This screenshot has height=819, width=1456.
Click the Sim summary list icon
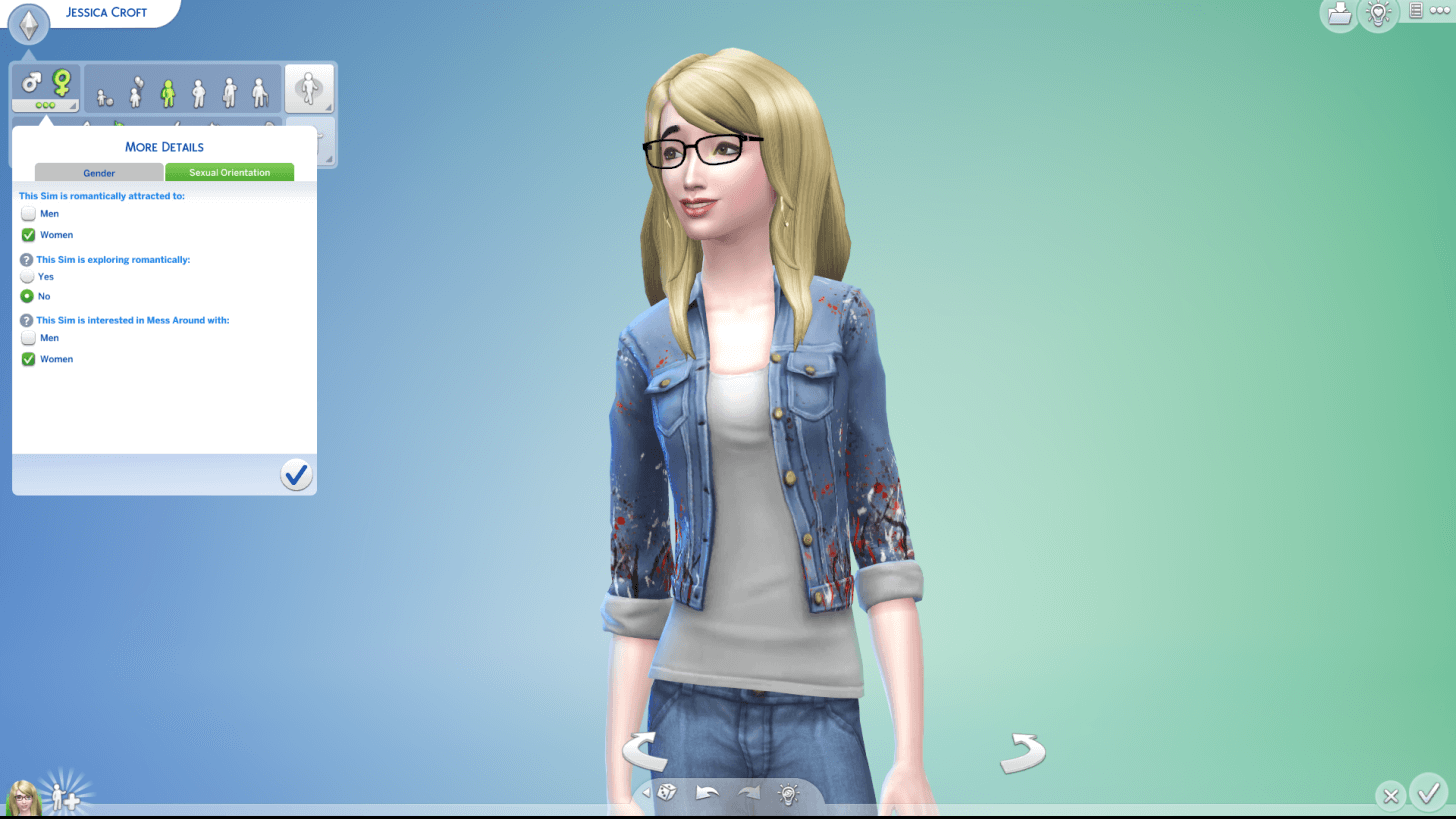point(1416,10)
